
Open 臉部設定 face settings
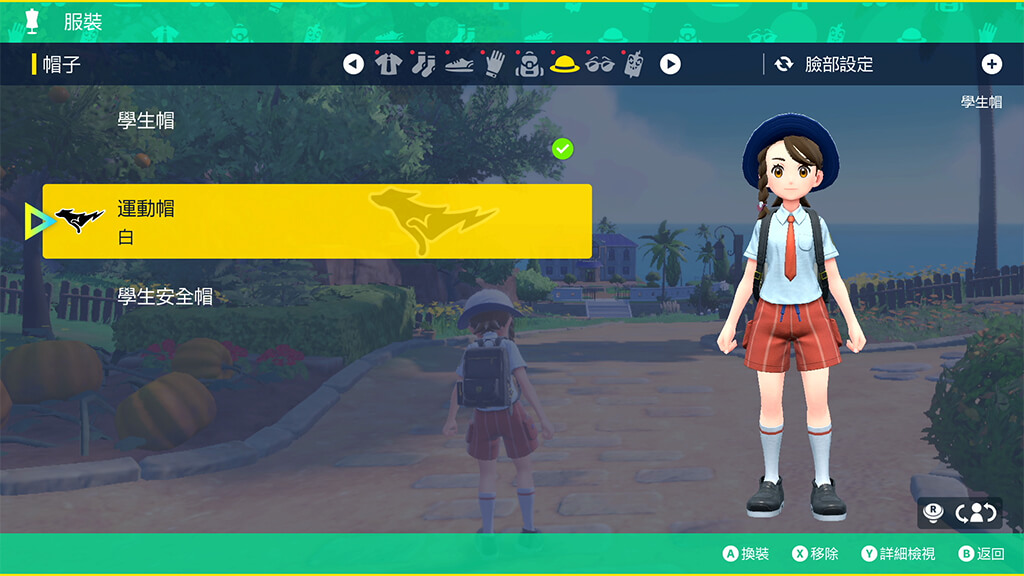coord(825,65)
